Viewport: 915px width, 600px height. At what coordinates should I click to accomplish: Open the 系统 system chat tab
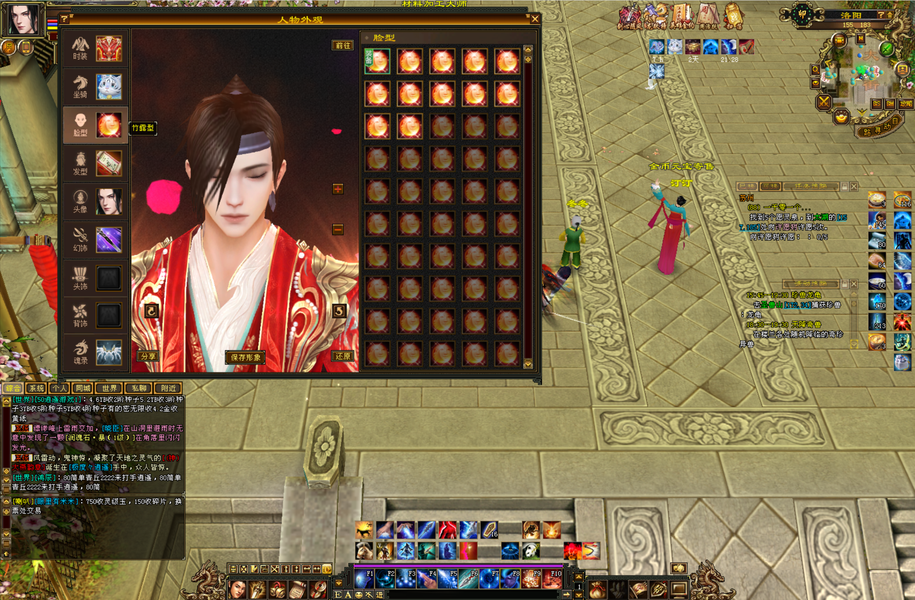tap(36, 388)
